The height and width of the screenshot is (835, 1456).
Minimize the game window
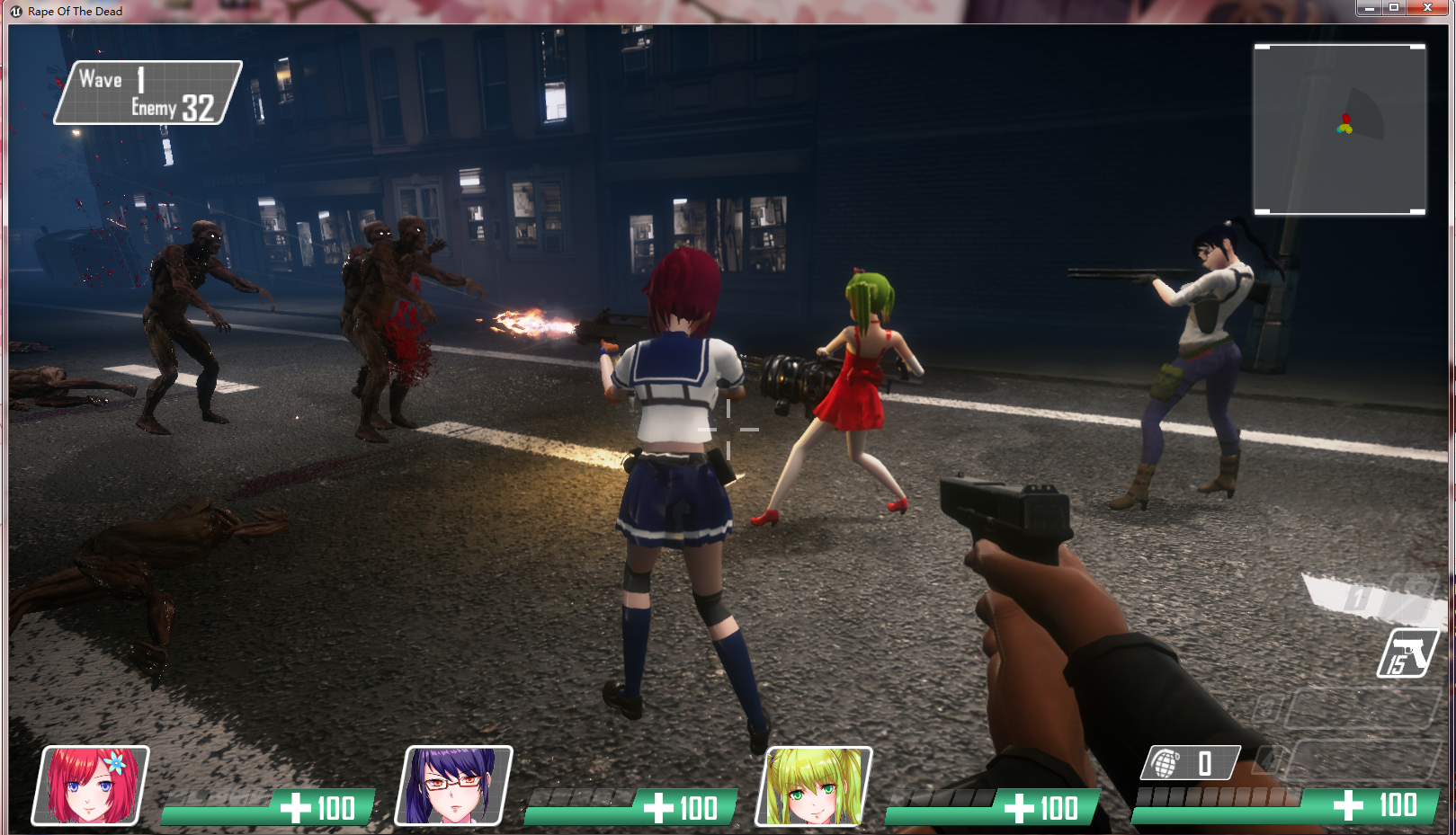(1369, 8)
